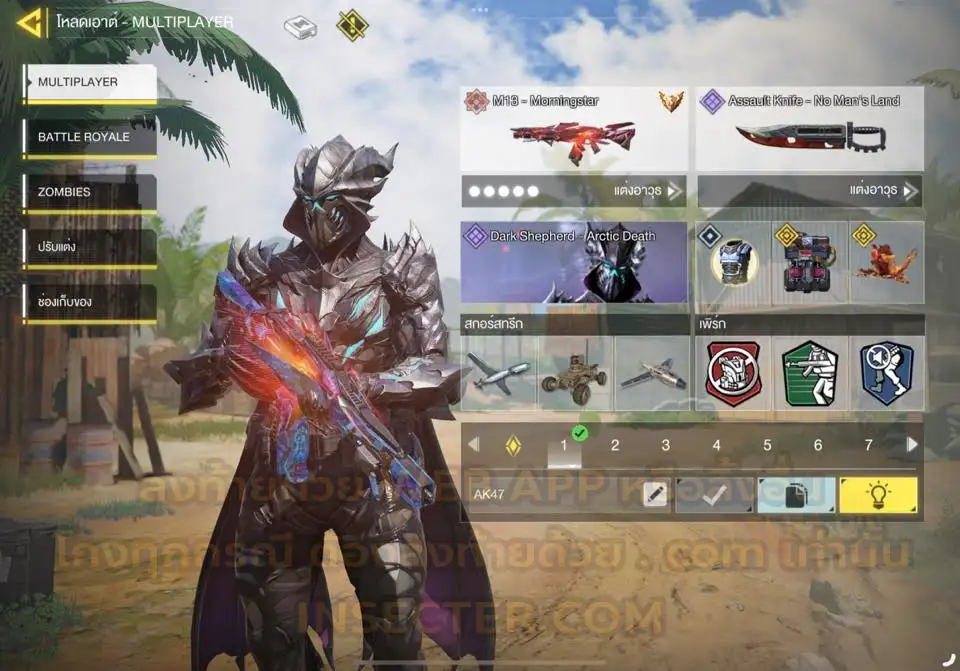The width and height of the screenshot is (960, 671).
Task: Open customize button under the Assault Knife
Action: [809, 190]
